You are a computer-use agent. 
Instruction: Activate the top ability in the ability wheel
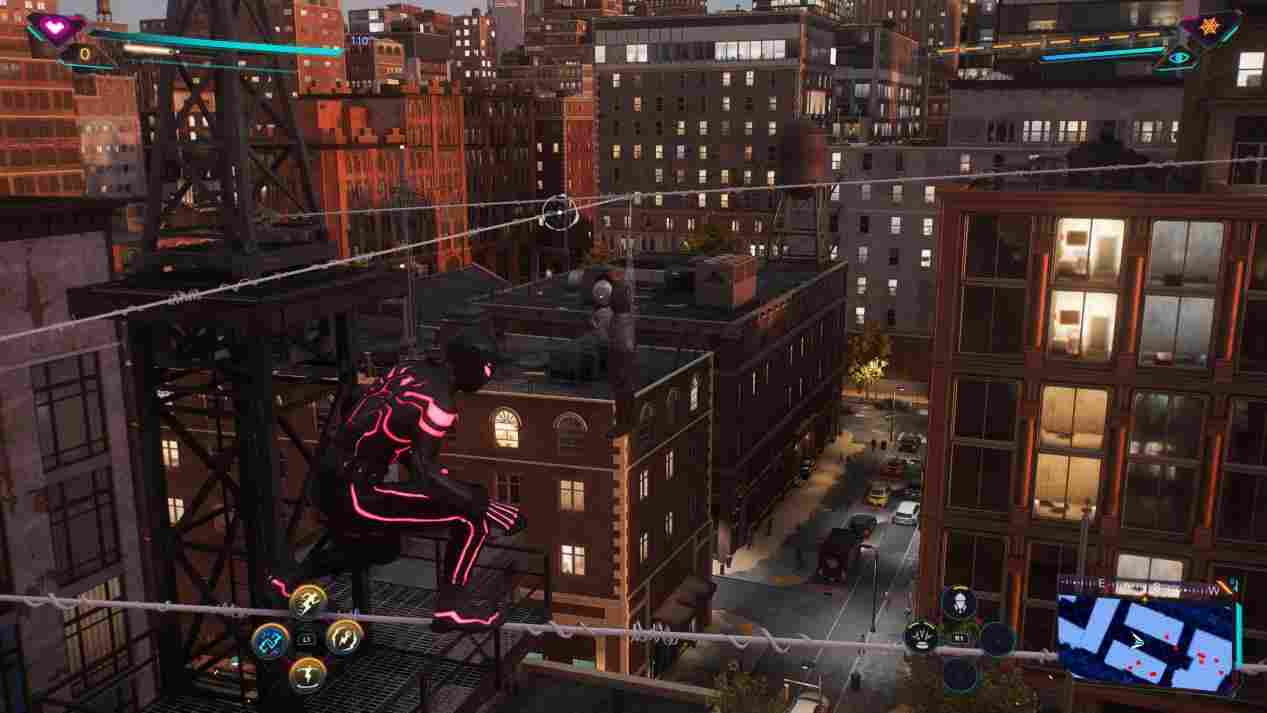click(308, 601)
